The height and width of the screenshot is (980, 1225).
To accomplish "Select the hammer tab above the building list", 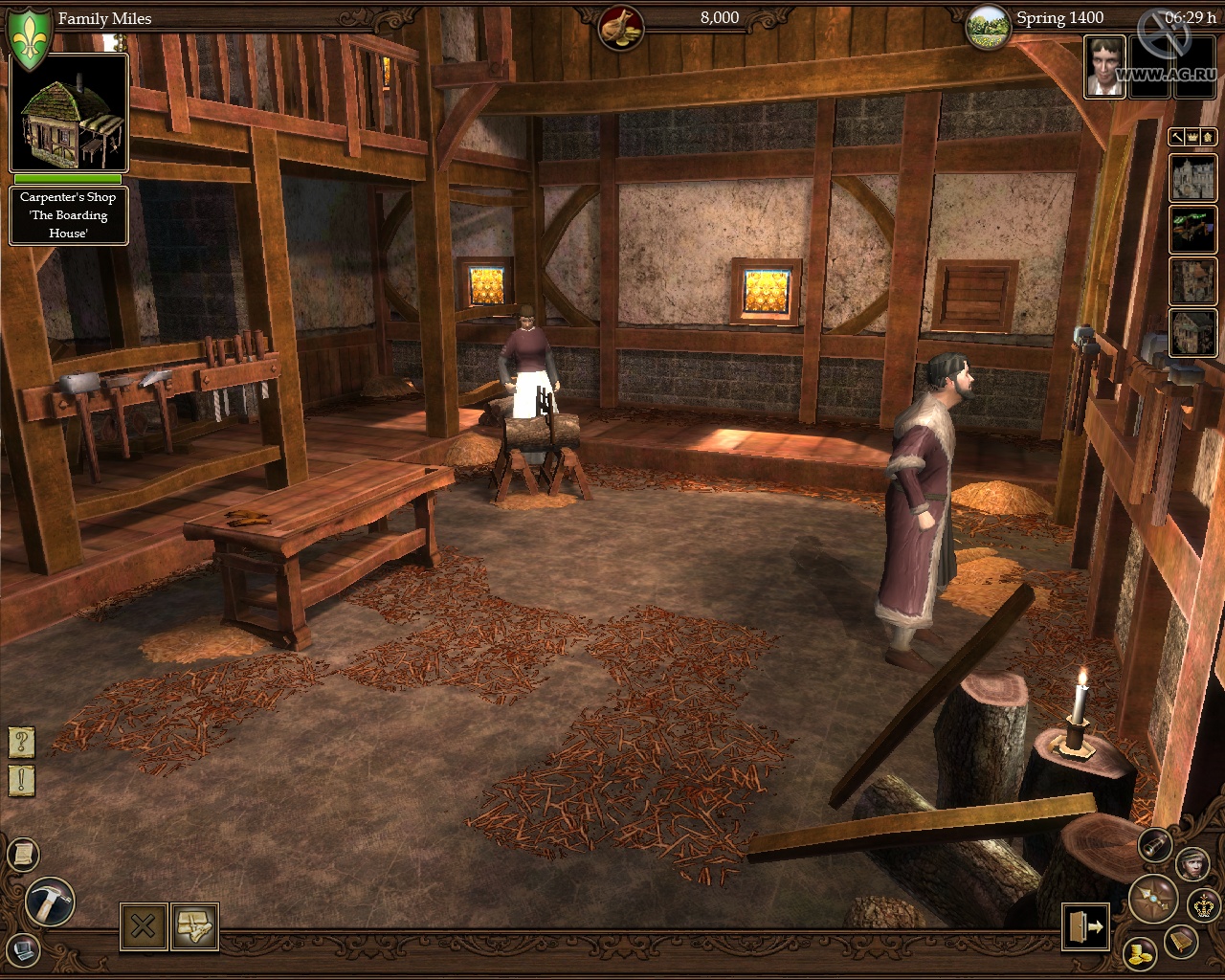I will tap(1175, 137).
